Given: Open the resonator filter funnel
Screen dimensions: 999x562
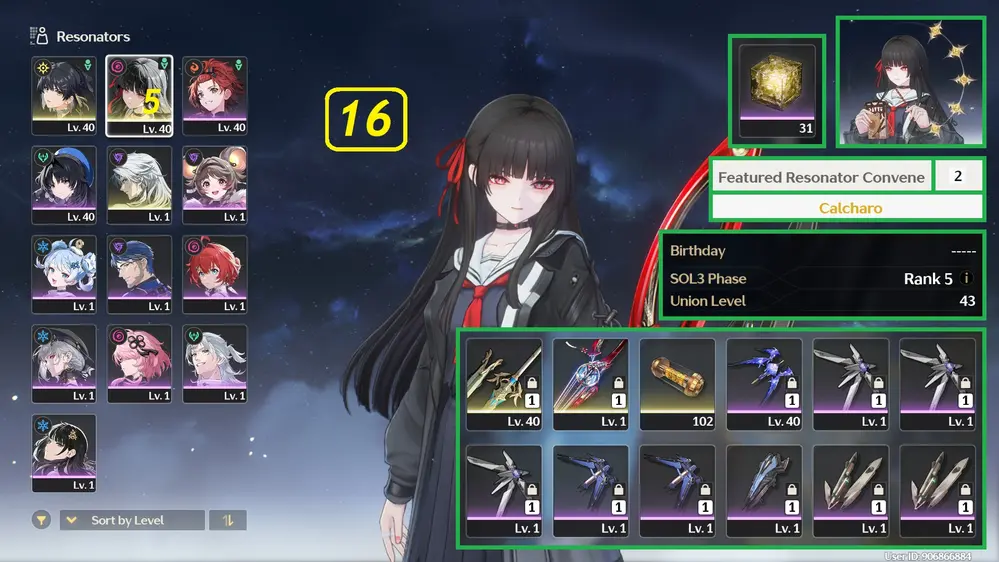Looking at the screenshot, I should pyautogui.click(x=41, y=520).
